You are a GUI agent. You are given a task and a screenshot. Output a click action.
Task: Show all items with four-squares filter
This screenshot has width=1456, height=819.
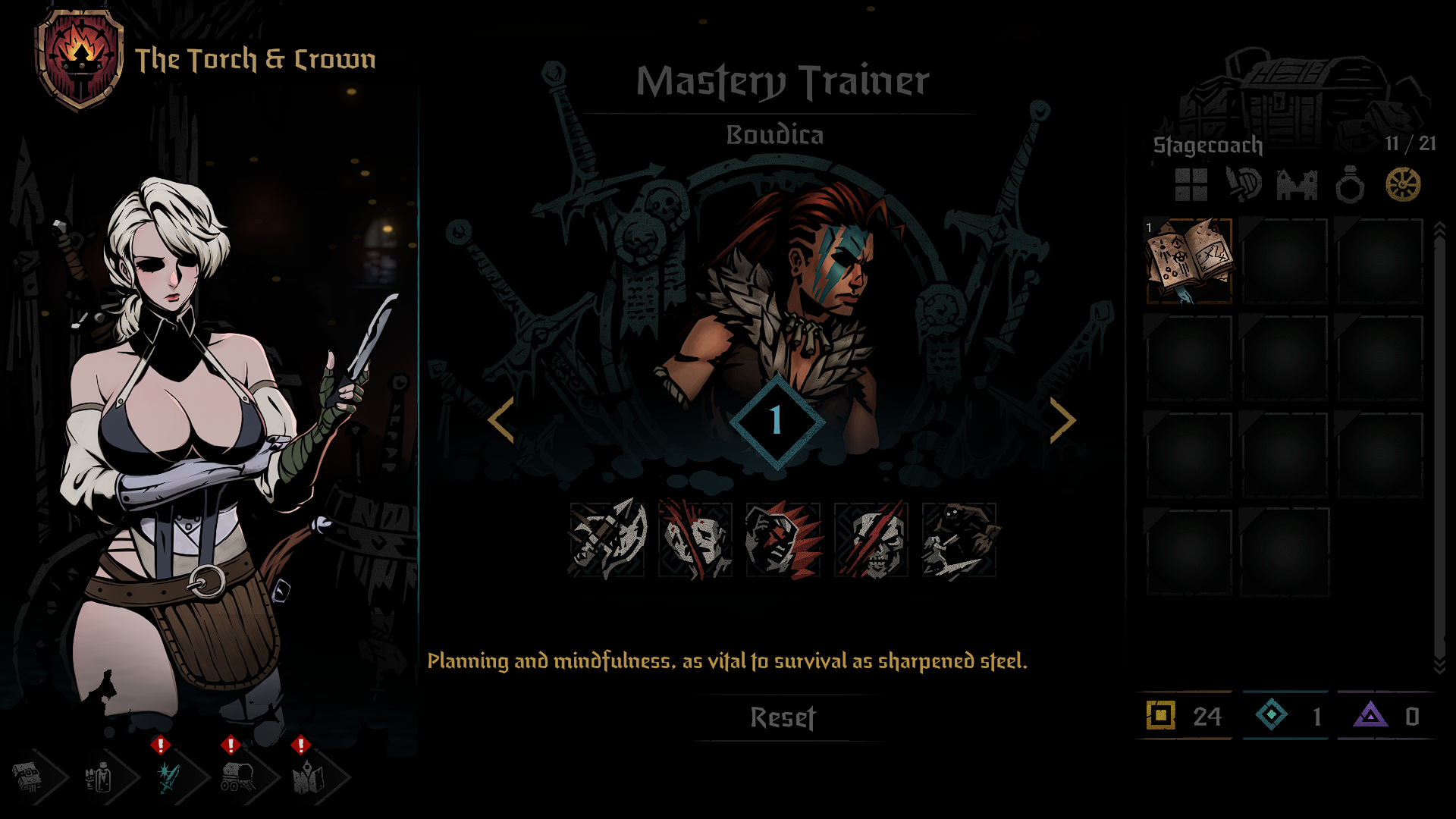[x=1191, y=184]
